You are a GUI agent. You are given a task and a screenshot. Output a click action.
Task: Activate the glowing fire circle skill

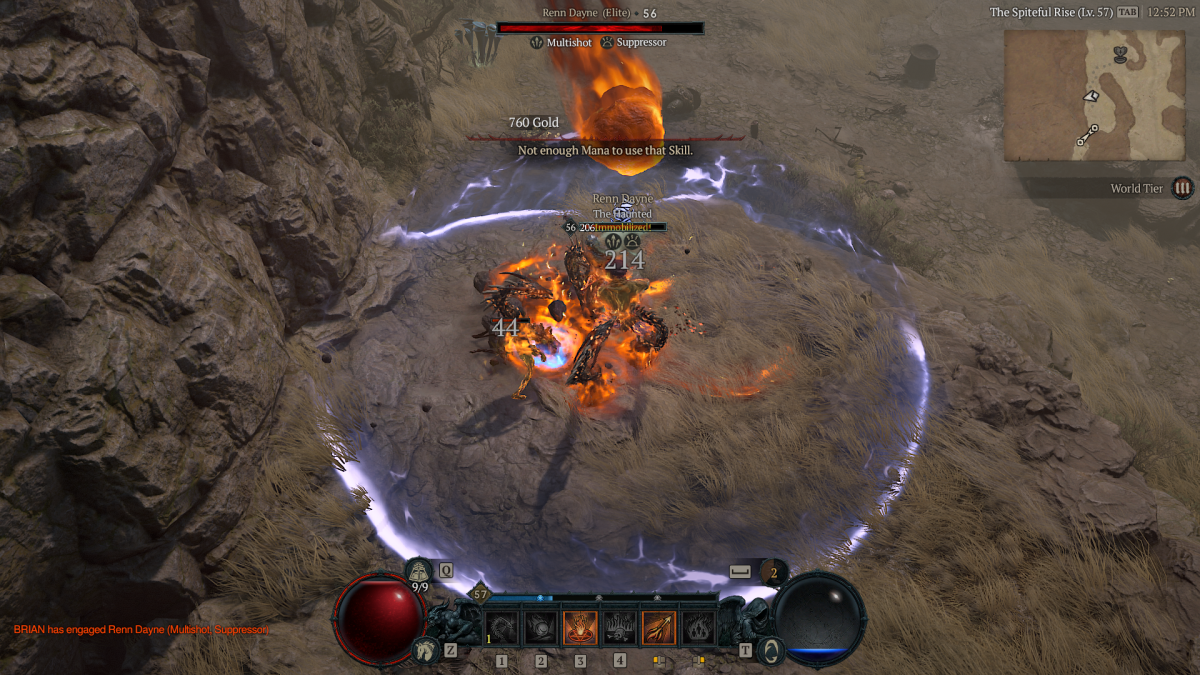click(x=580, y=628)
